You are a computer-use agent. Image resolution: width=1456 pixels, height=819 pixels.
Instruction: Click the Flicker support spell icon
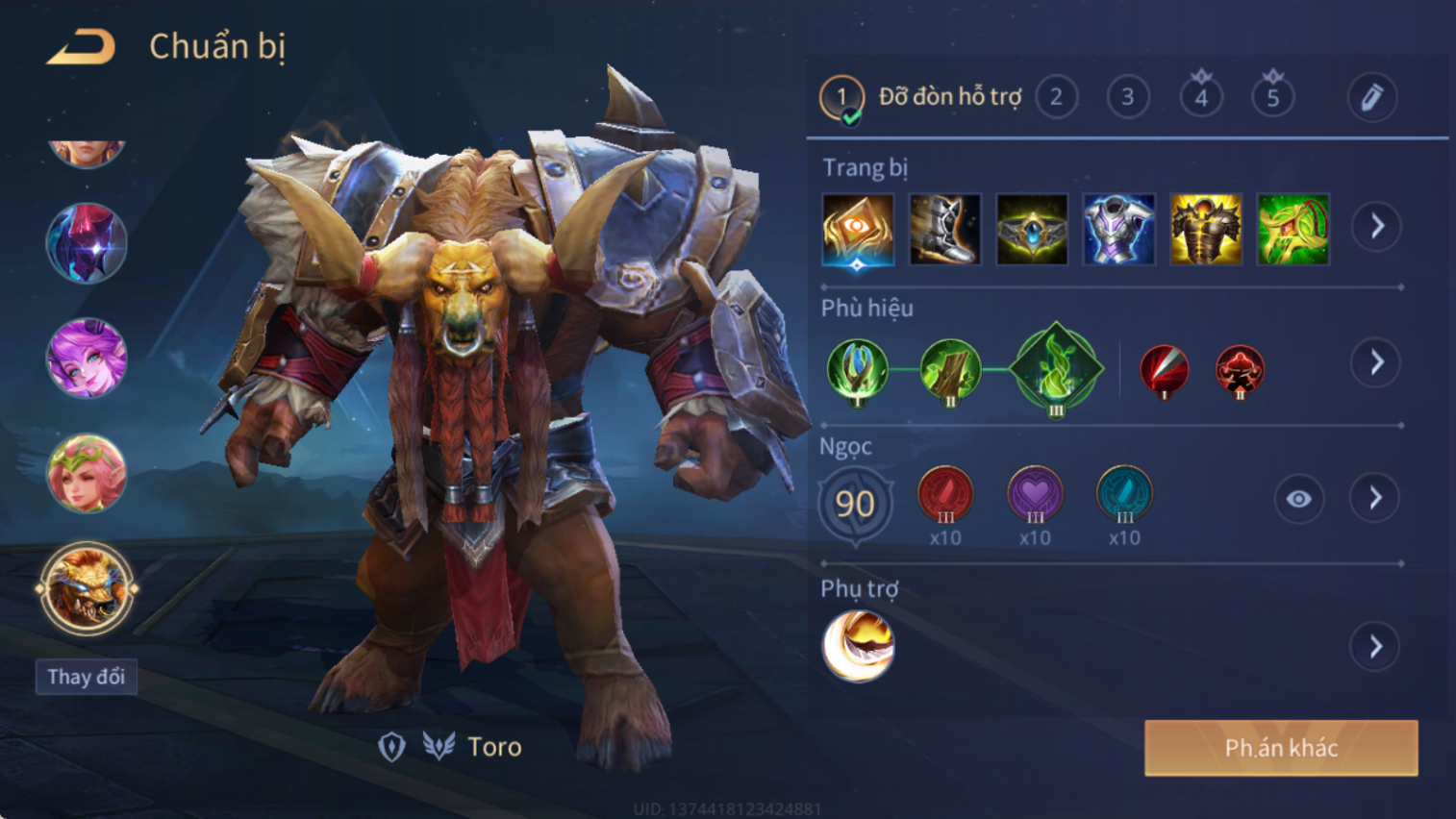coord(858,646)
